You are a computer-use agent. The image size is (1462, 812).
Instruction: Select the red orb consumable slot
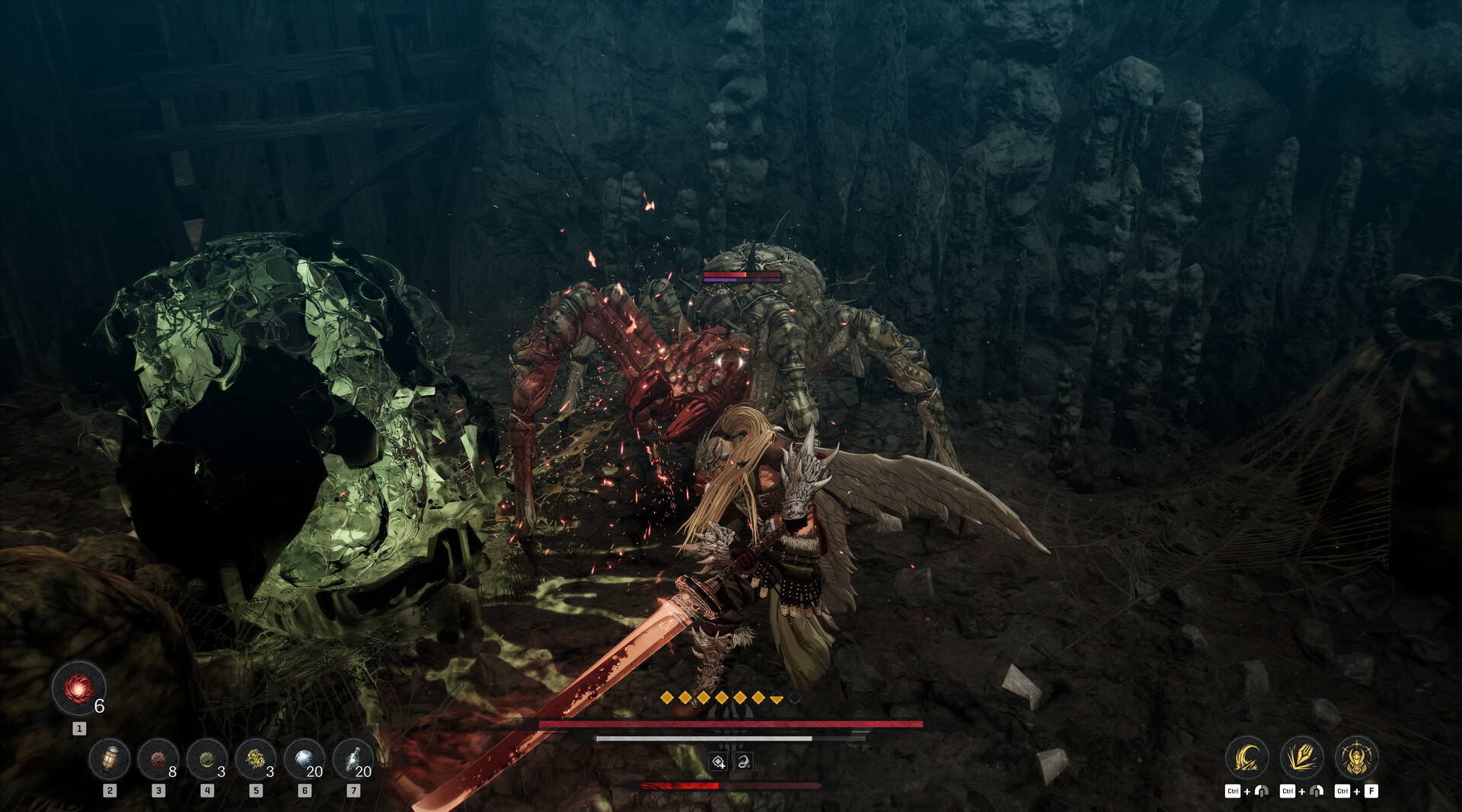click(x=158, y=759)
